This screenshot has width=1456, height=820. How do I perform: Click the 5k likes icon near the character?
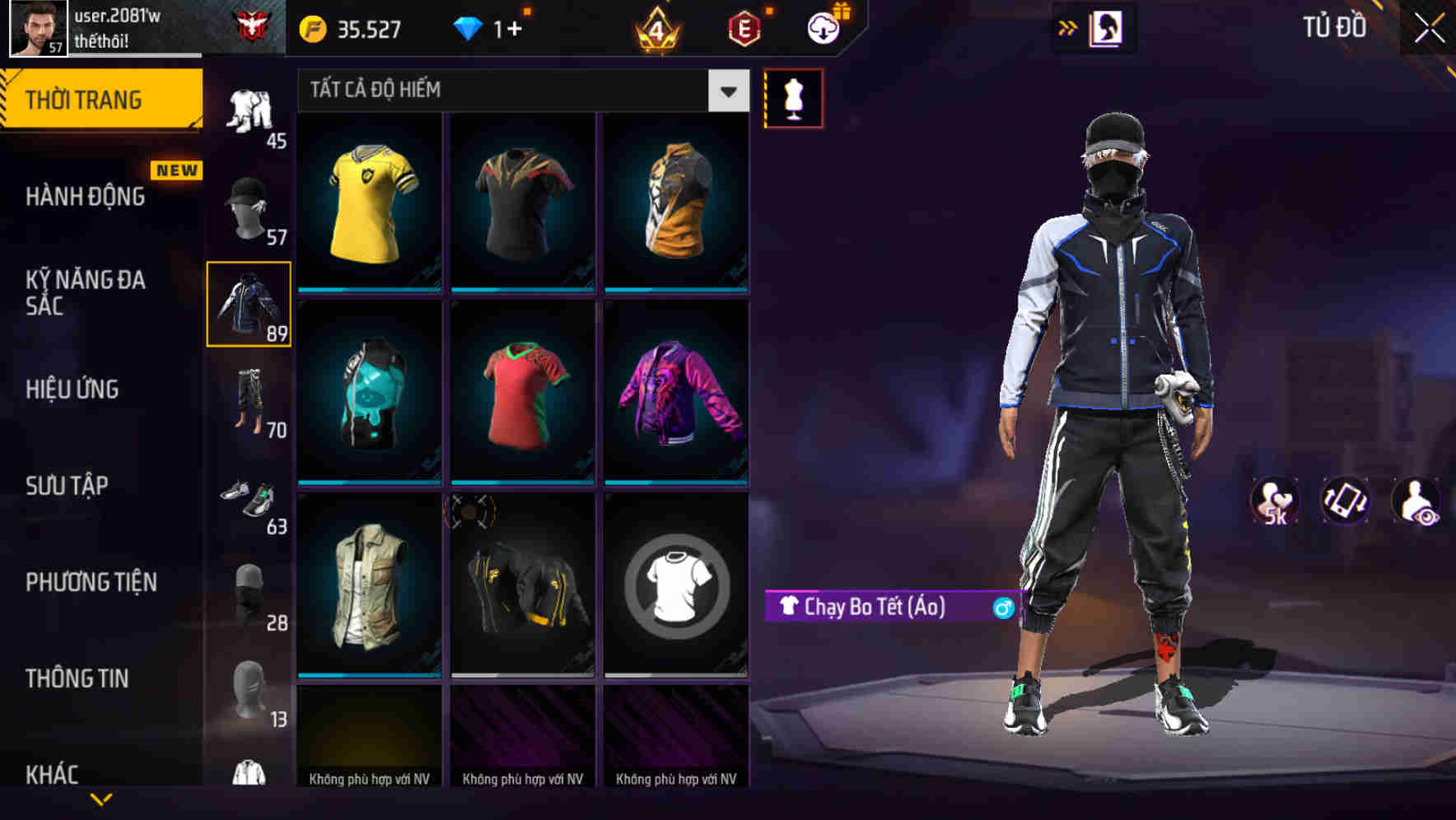pos(1275,498)
